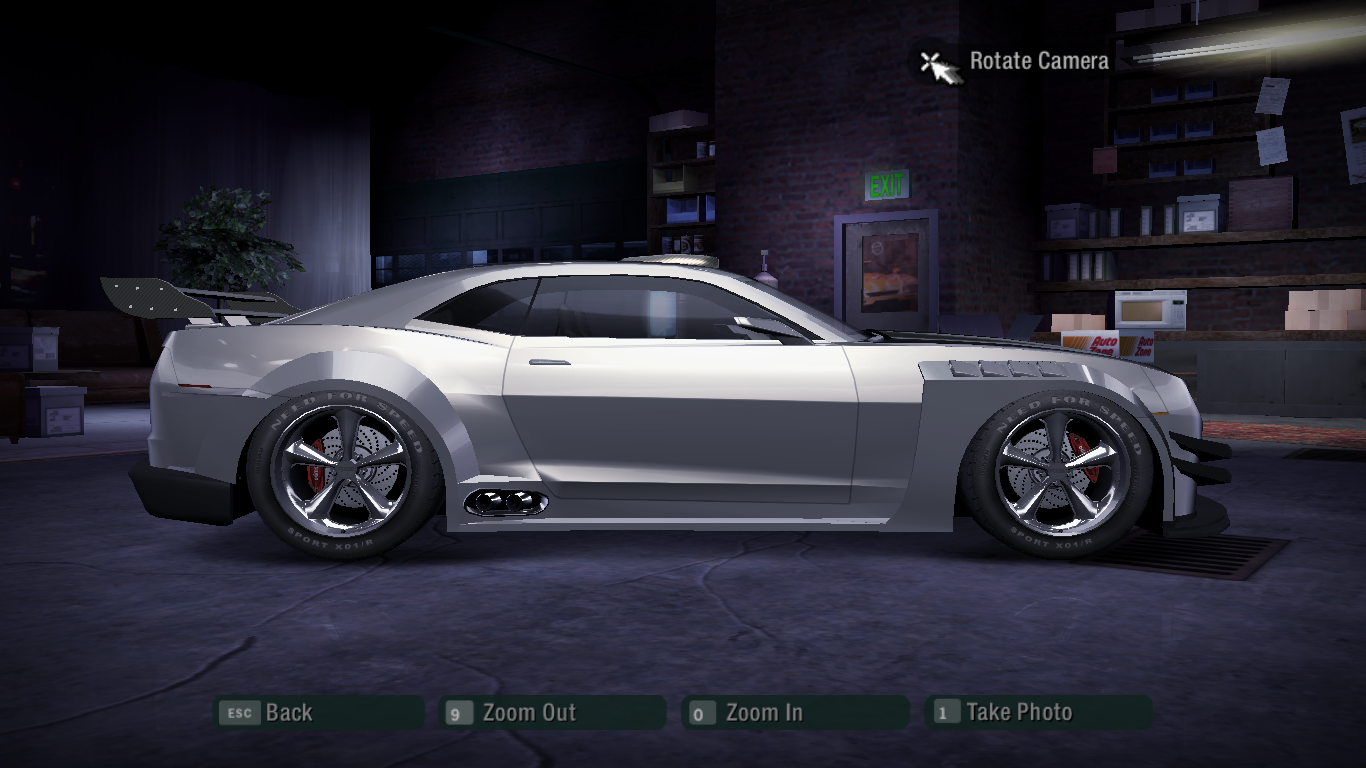Image resolution: width=1366 pixels, height=768 pixels.
Task: Go back with the Back button
Action: [x=320, y=713]
